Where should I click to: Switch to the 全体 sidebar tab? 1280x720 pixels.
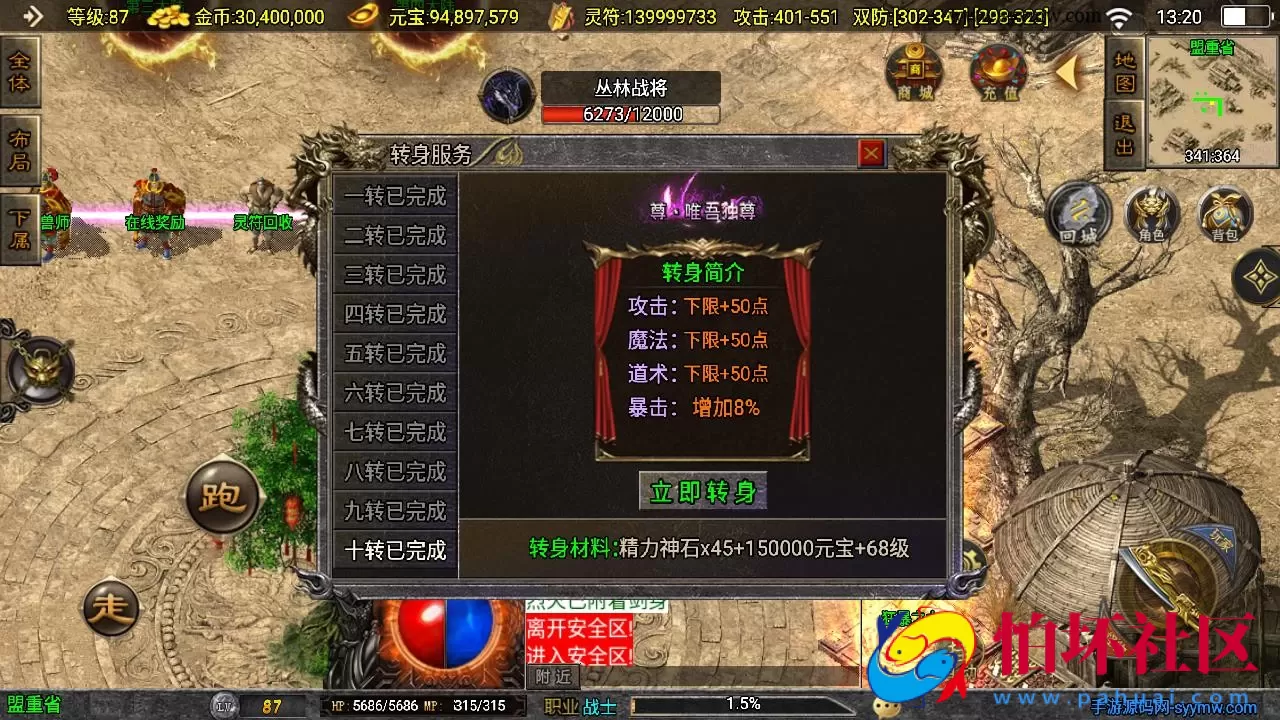click(20, 72)
